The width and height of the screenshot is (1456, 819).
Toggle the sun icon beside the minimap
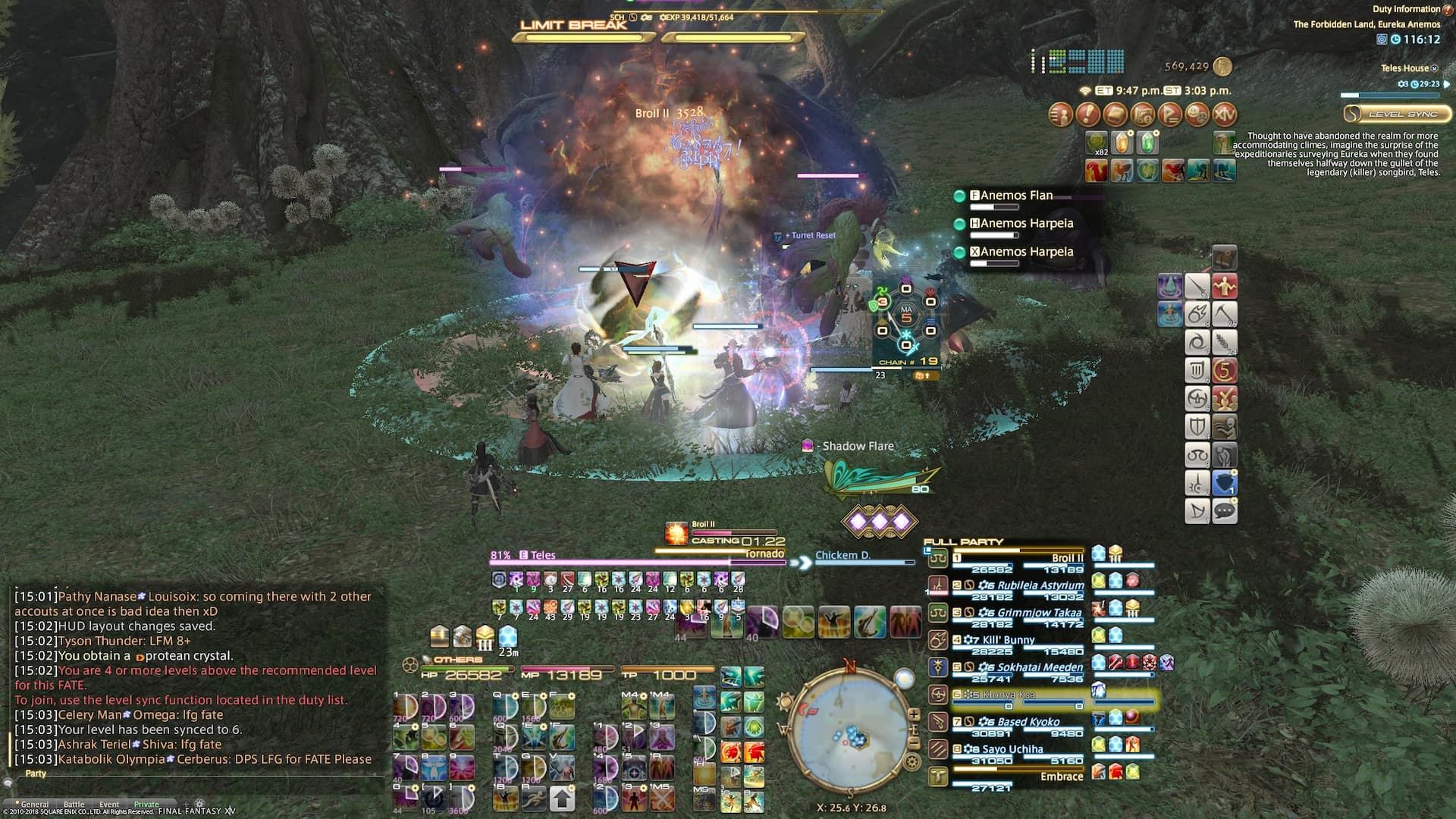pyautogui.click(x=784, y=701)
